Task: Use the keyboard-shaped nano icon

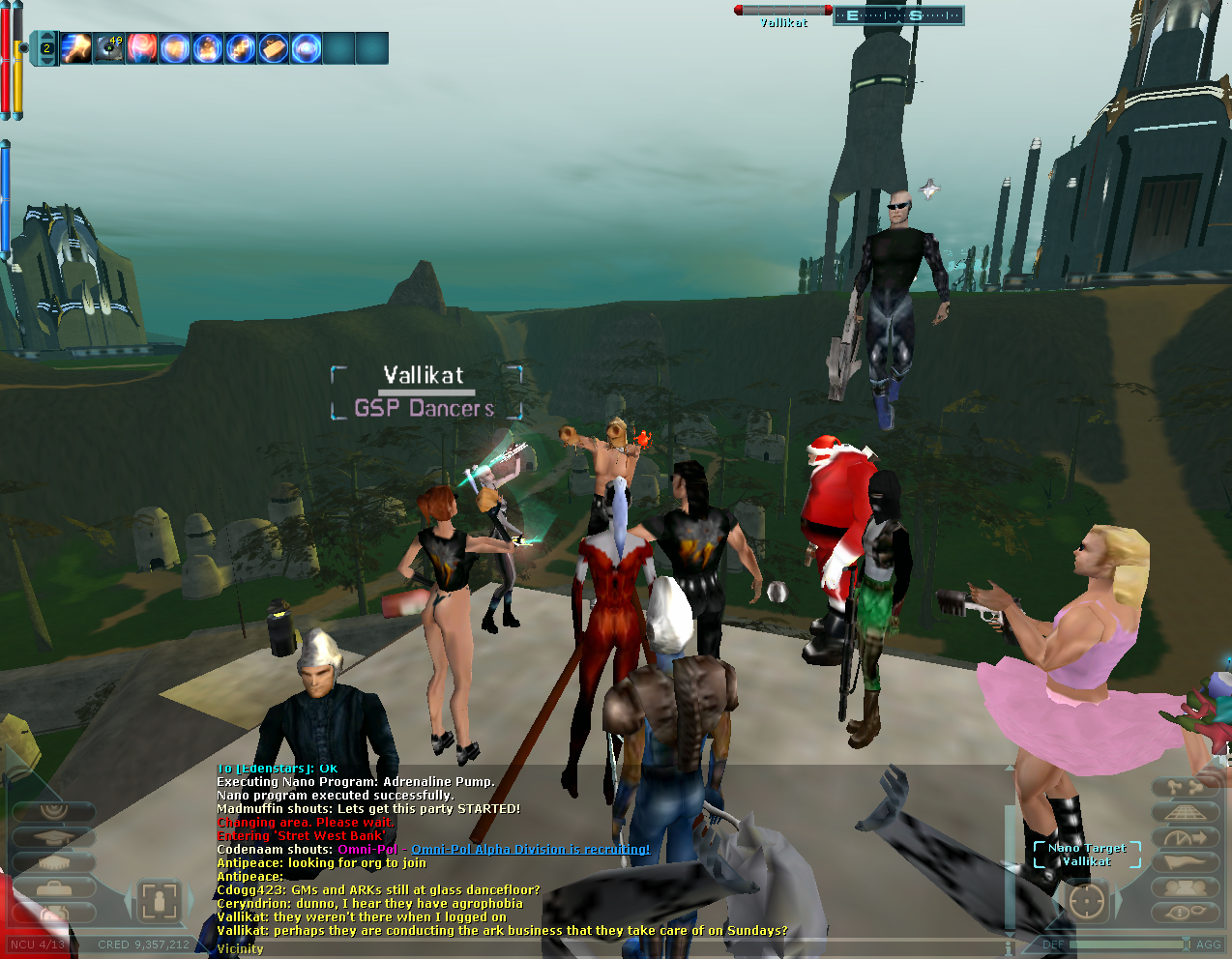Action: click(274, 48)
